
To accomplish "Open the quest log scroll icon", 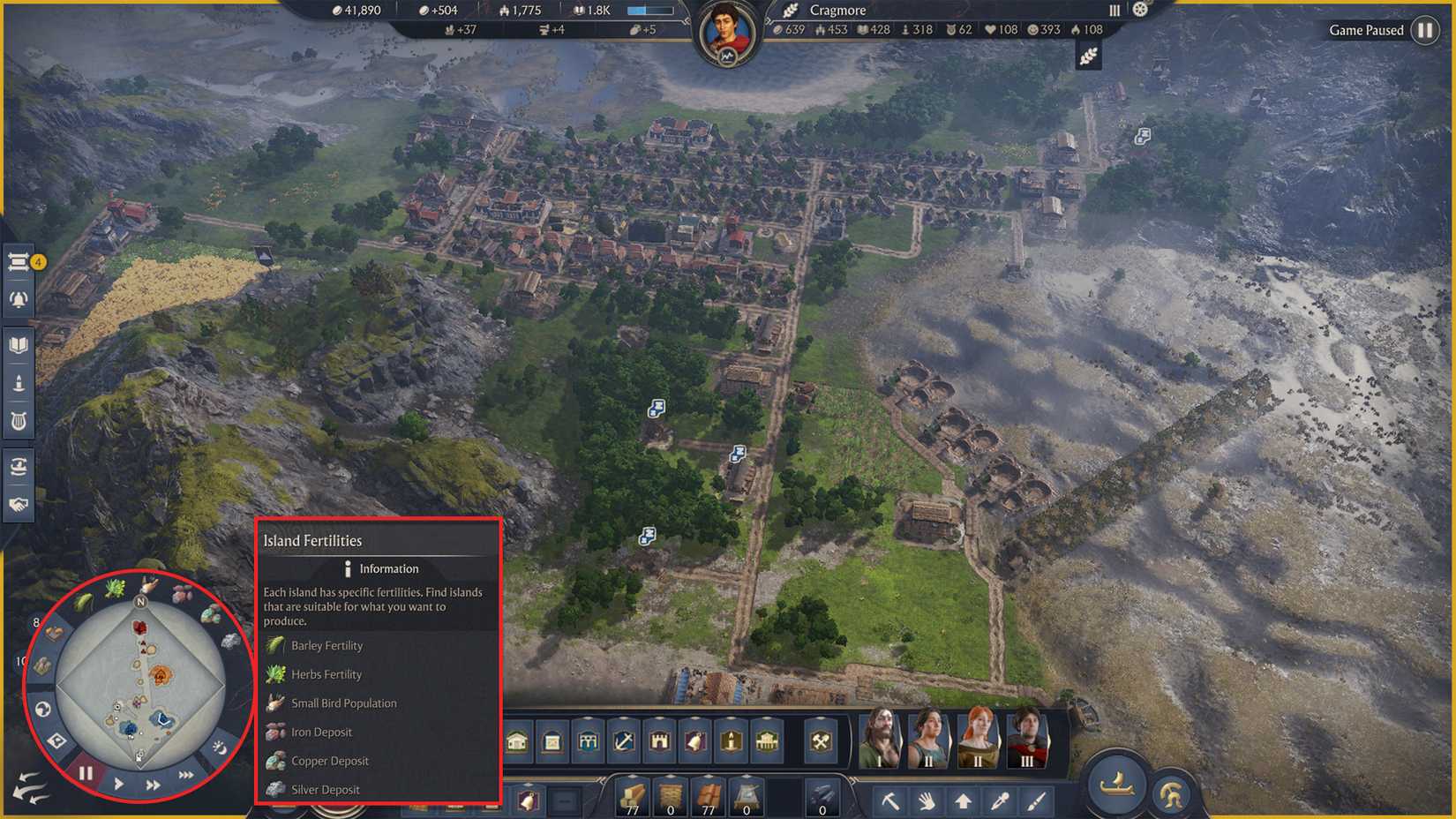I will pos(18,260).
